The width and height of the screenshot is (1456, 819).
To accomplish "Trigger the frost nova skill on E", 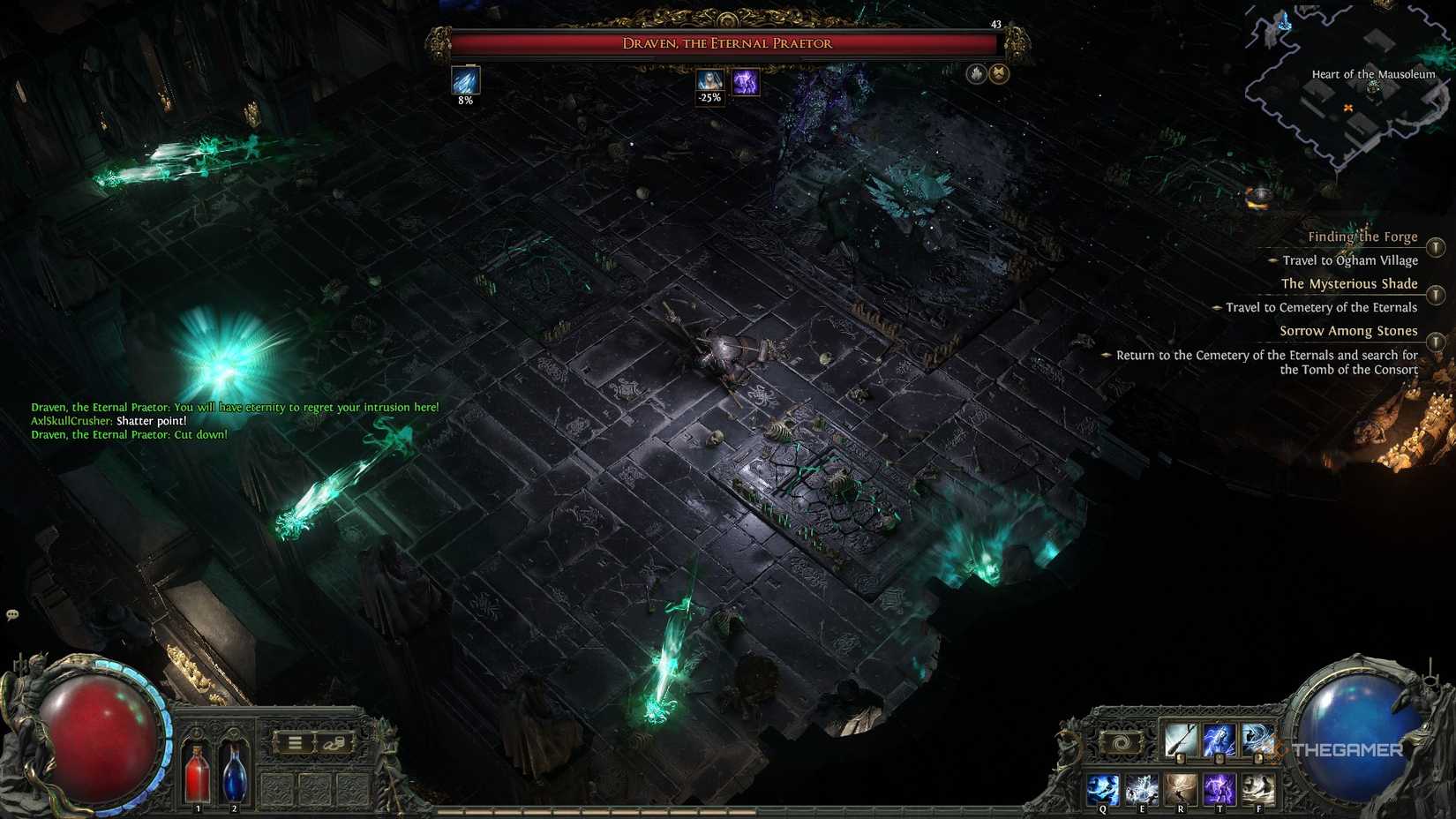I will (1142, 789).
